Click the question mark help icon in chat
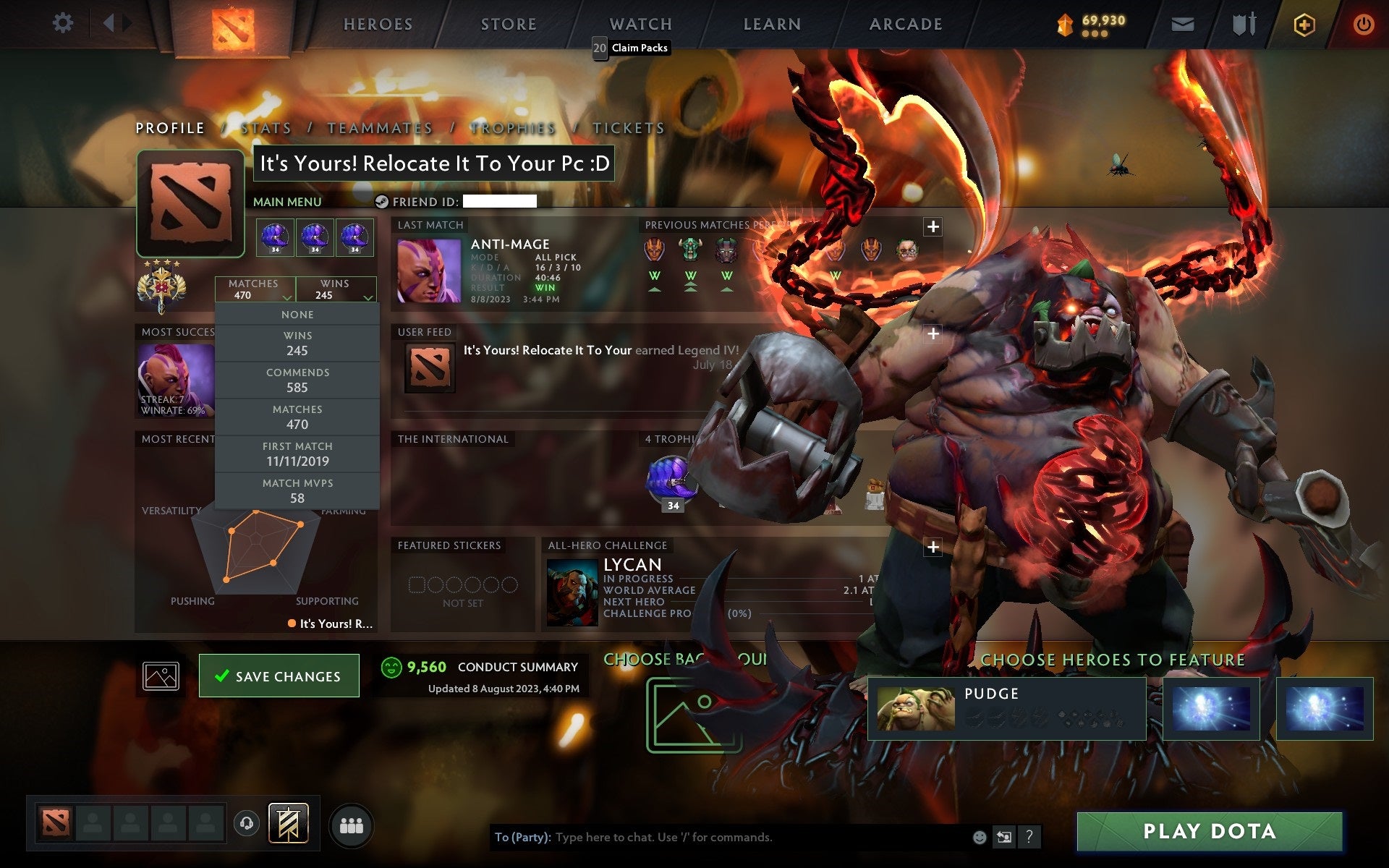The width and height of the screenshot is (1389, 868). point(1029,838)
